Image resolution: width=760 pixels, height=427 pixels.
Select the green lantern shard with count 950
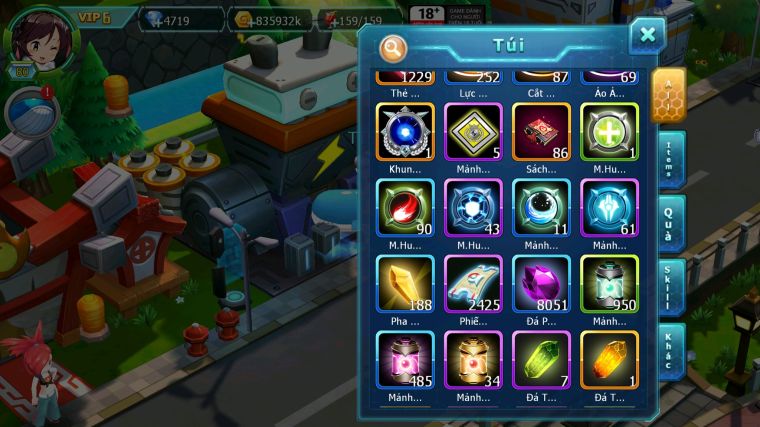pyautogui.click(x=609, y=284)
